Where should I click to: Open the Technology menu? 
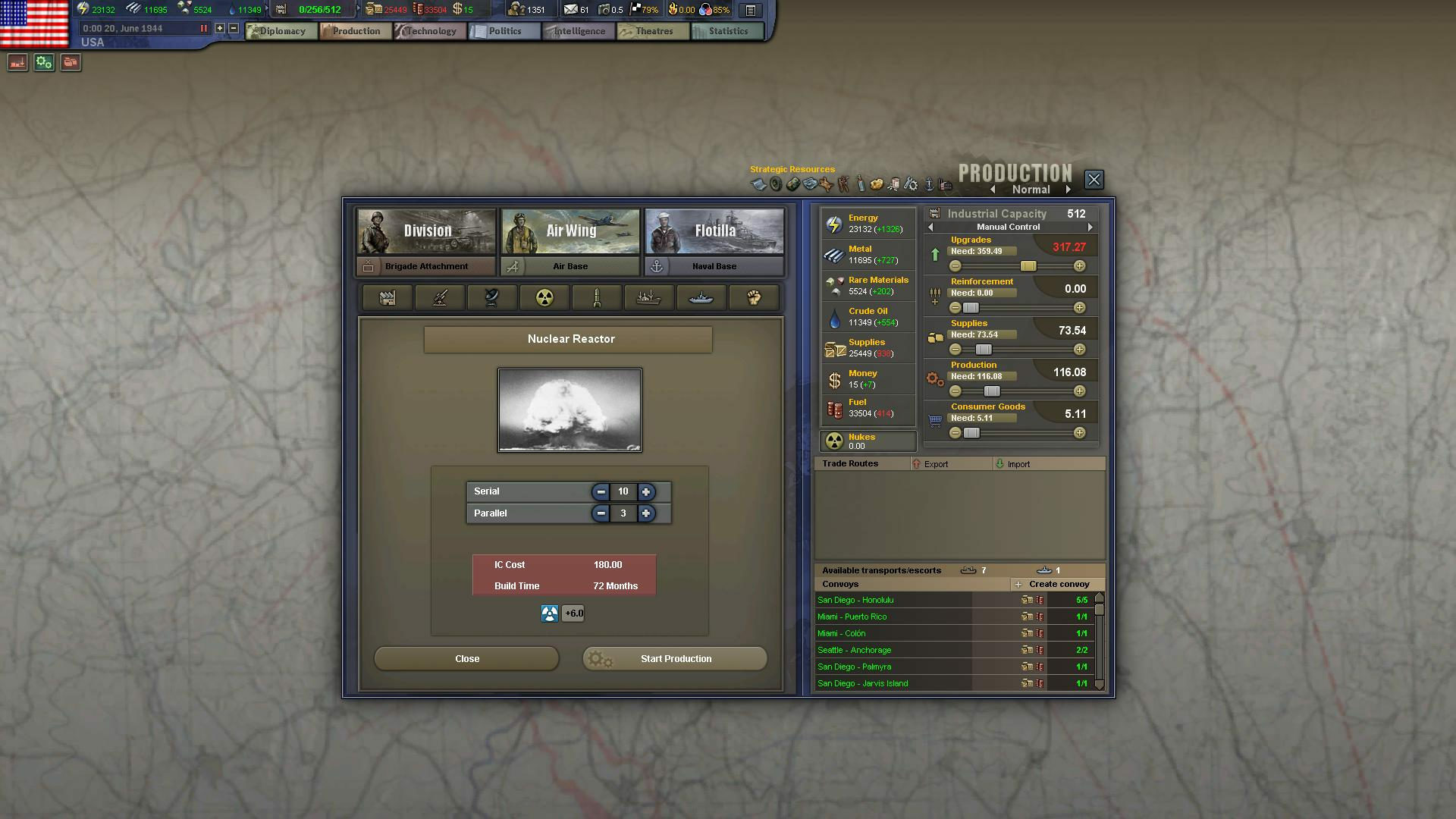coord(429,31)
